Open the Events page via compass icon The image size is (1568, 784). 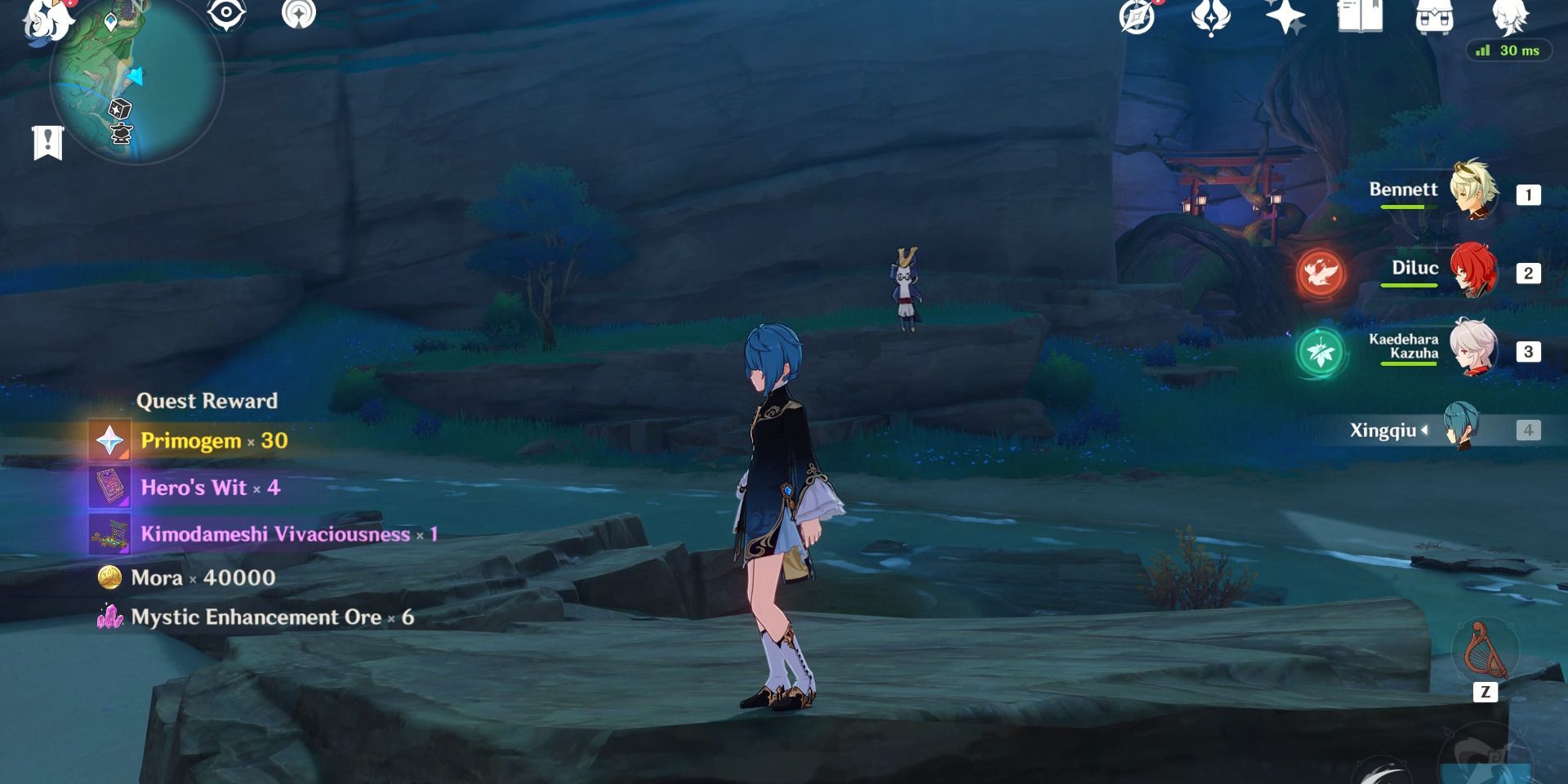[x=1135, y=18]
